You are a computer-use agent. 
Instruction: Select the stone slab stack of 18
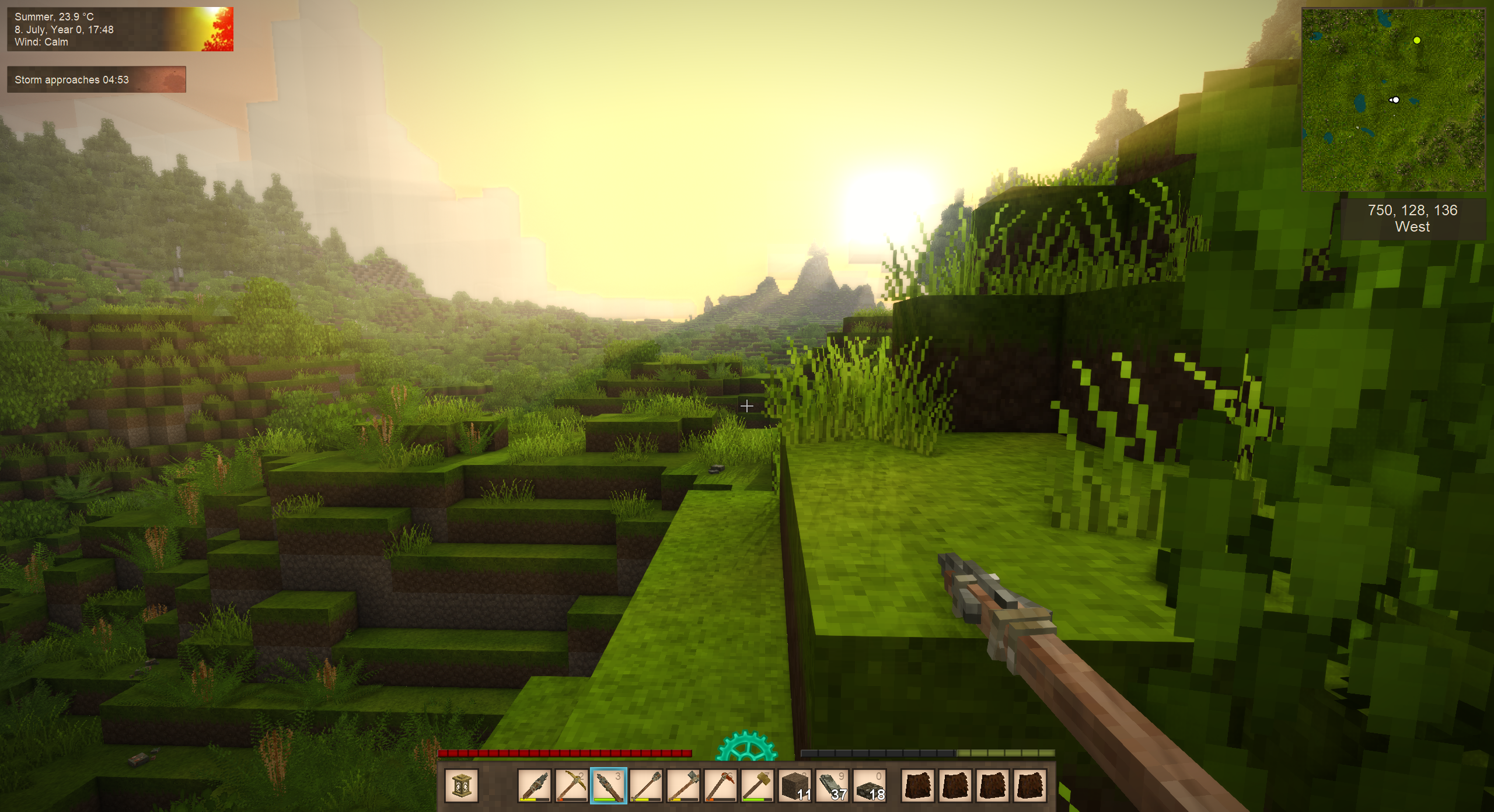870,785
